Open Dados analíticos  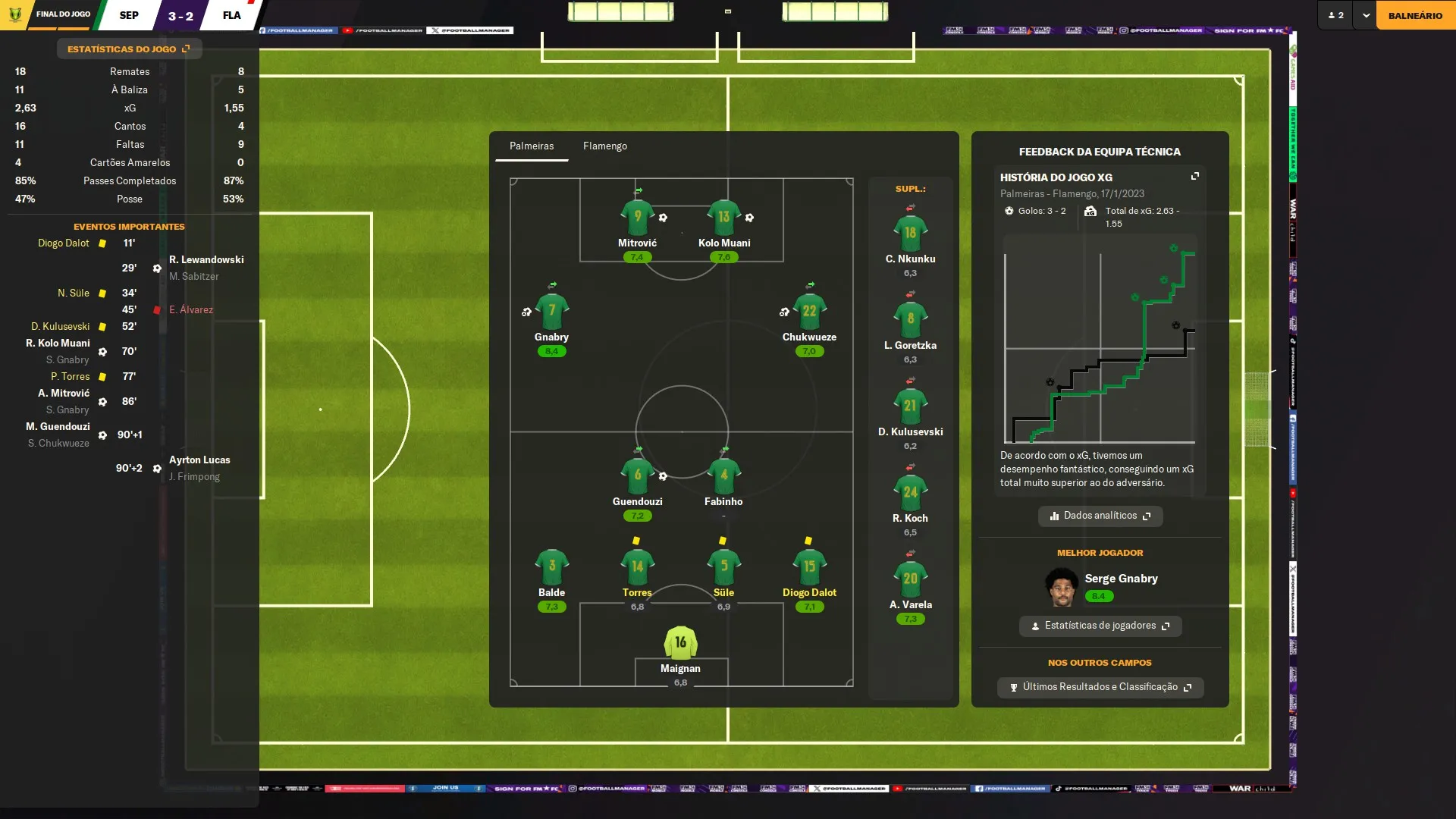point(1100,516)
